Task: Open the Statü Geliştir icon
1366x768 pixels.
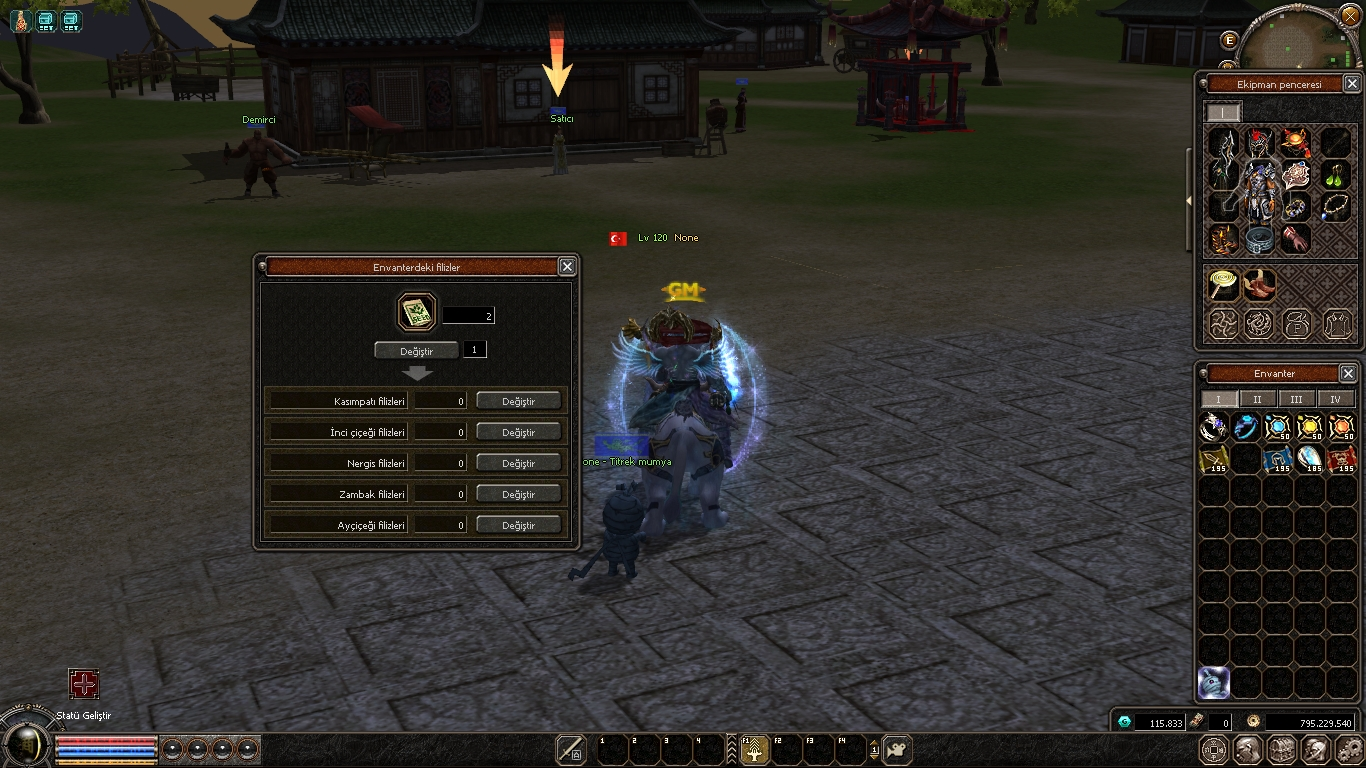Action: pos(84,684)
